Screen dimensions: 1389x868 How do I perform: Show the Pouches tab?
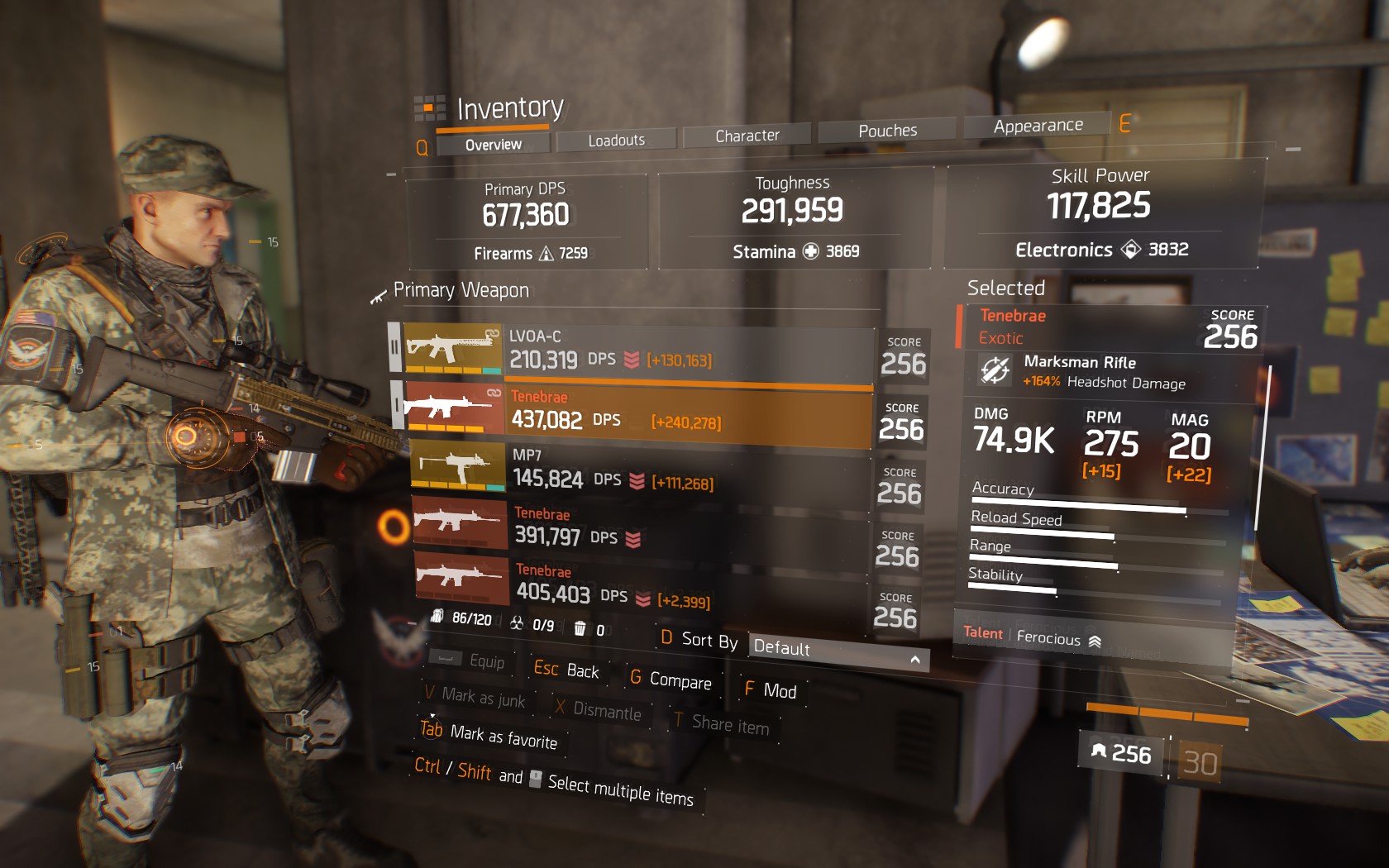click(x=887, y=131)
